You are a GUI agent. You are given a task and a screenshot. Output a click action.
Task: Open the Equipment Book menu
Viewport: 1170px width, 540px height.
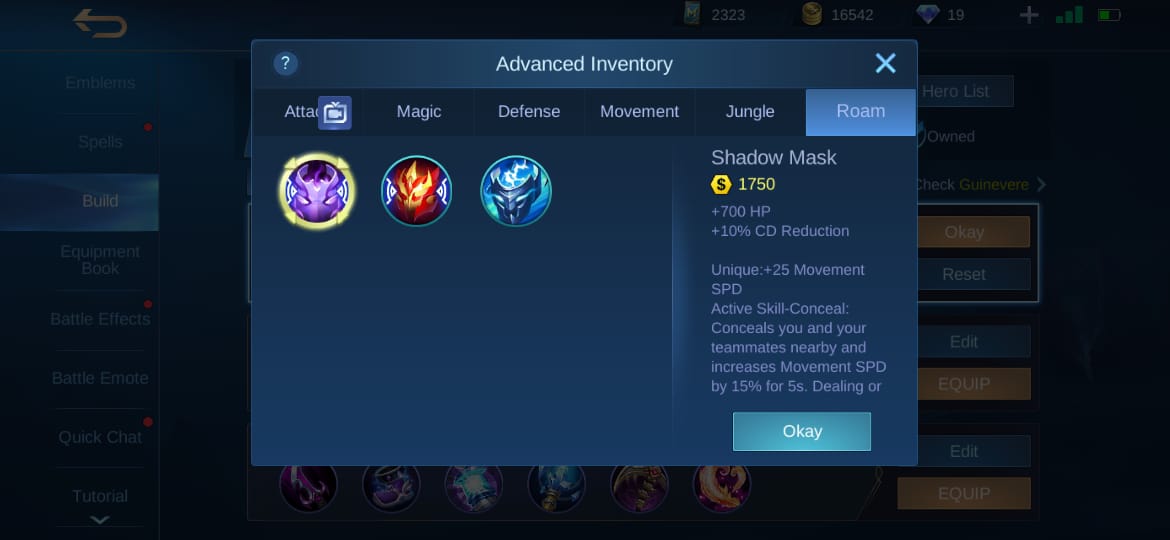point(100,260)
